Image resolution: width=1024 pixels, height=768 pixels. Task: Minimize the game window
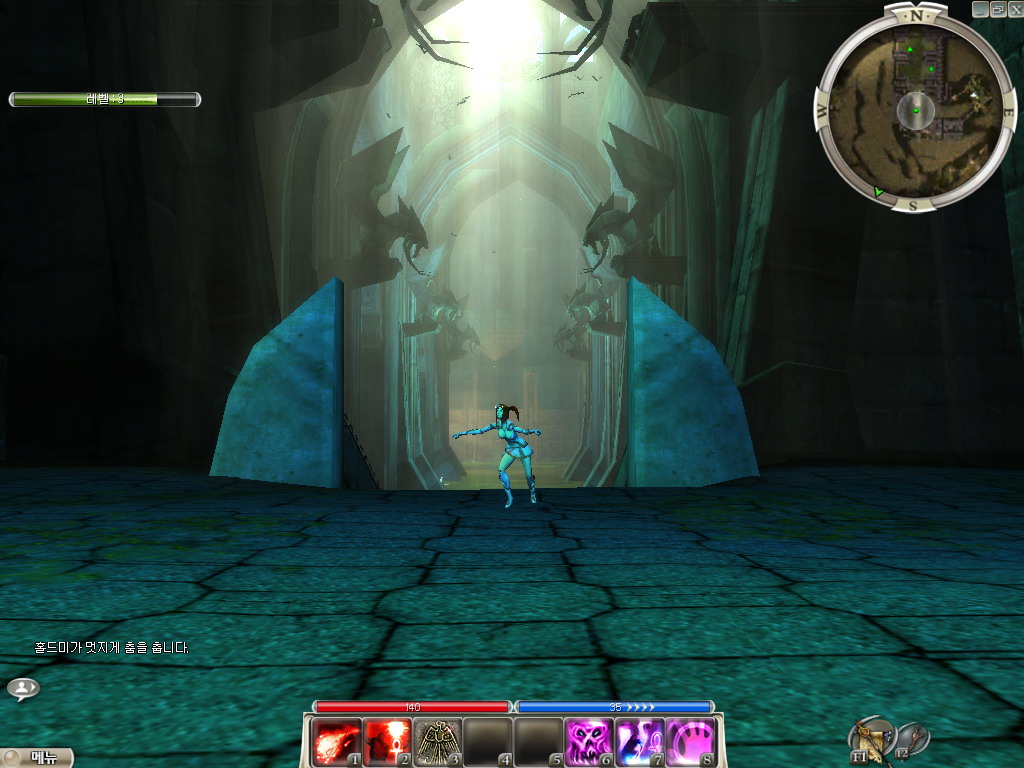coord(980,8)
